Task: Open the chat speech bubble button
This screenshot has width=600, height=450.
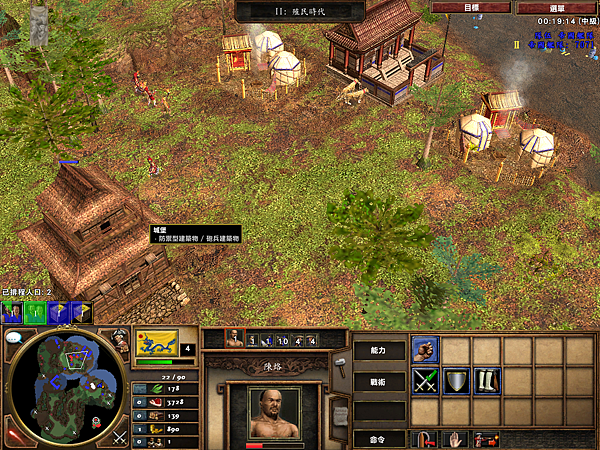Action: pos(14,338)
